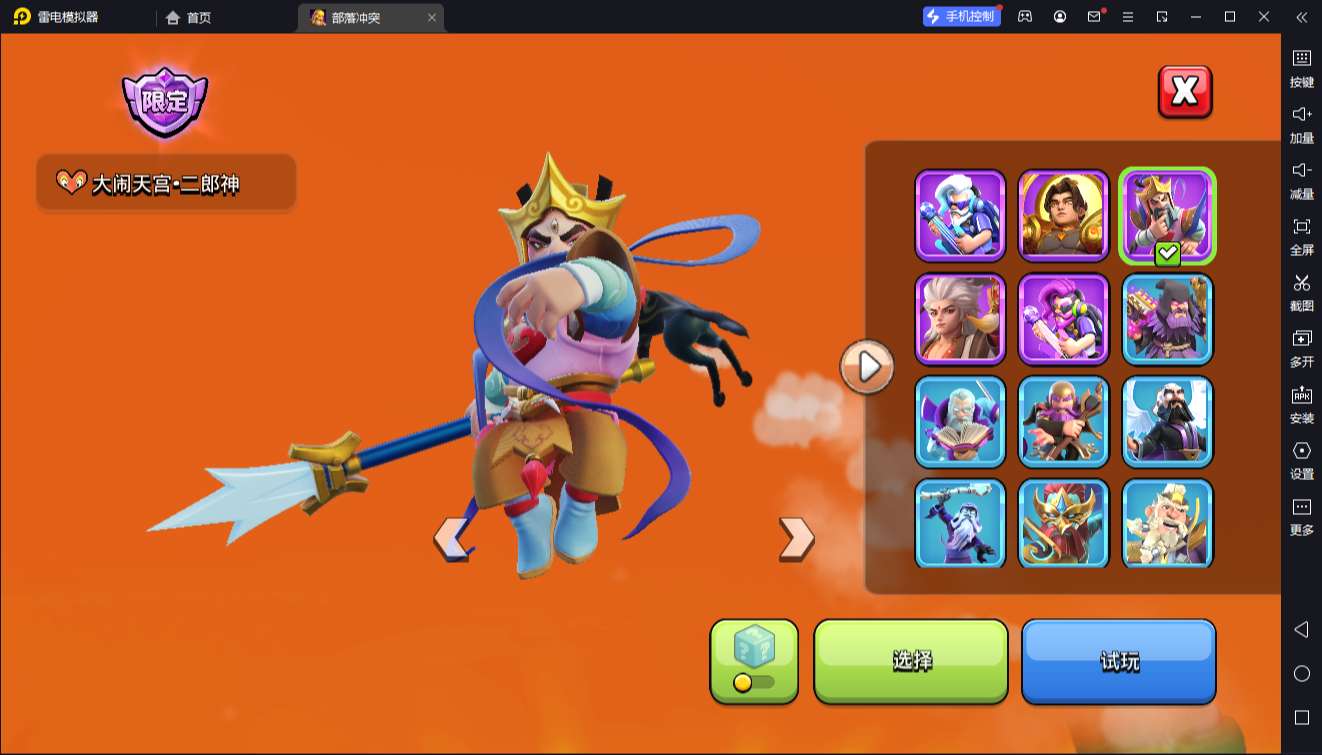Select the white-winged dark robe skin
The image size is (1322, 755).
(1167, 422)
